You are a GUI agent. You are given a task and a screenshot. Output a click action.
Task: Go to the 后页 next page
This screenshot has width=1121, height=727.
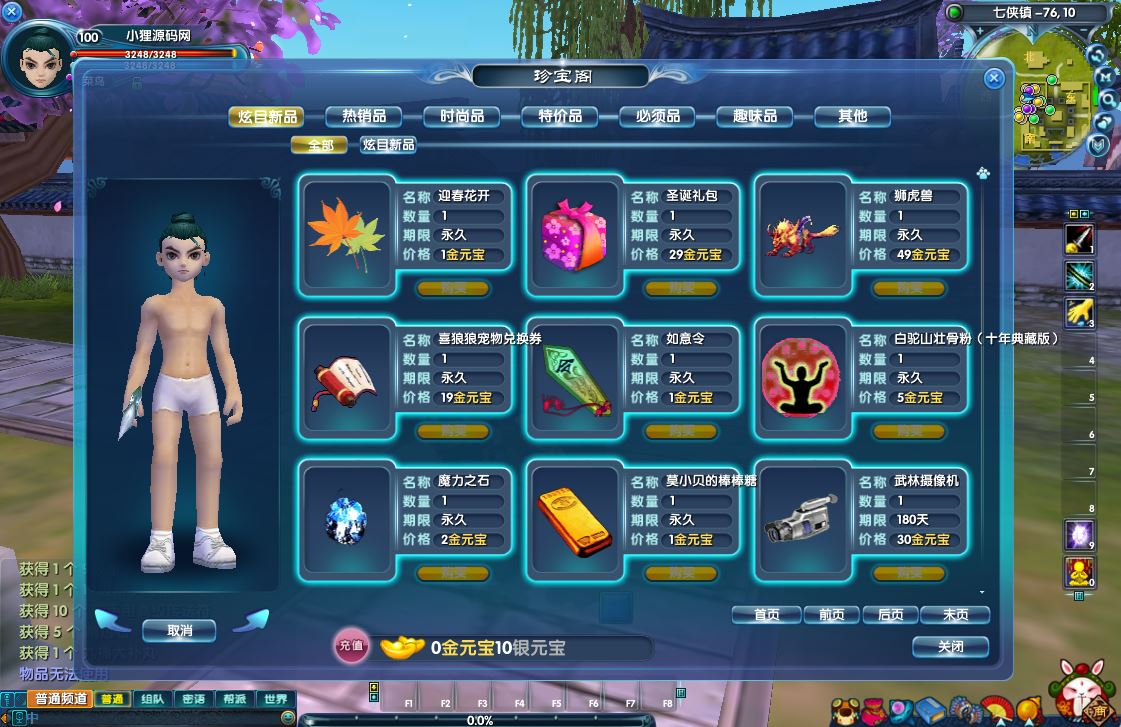coord(890,615)
